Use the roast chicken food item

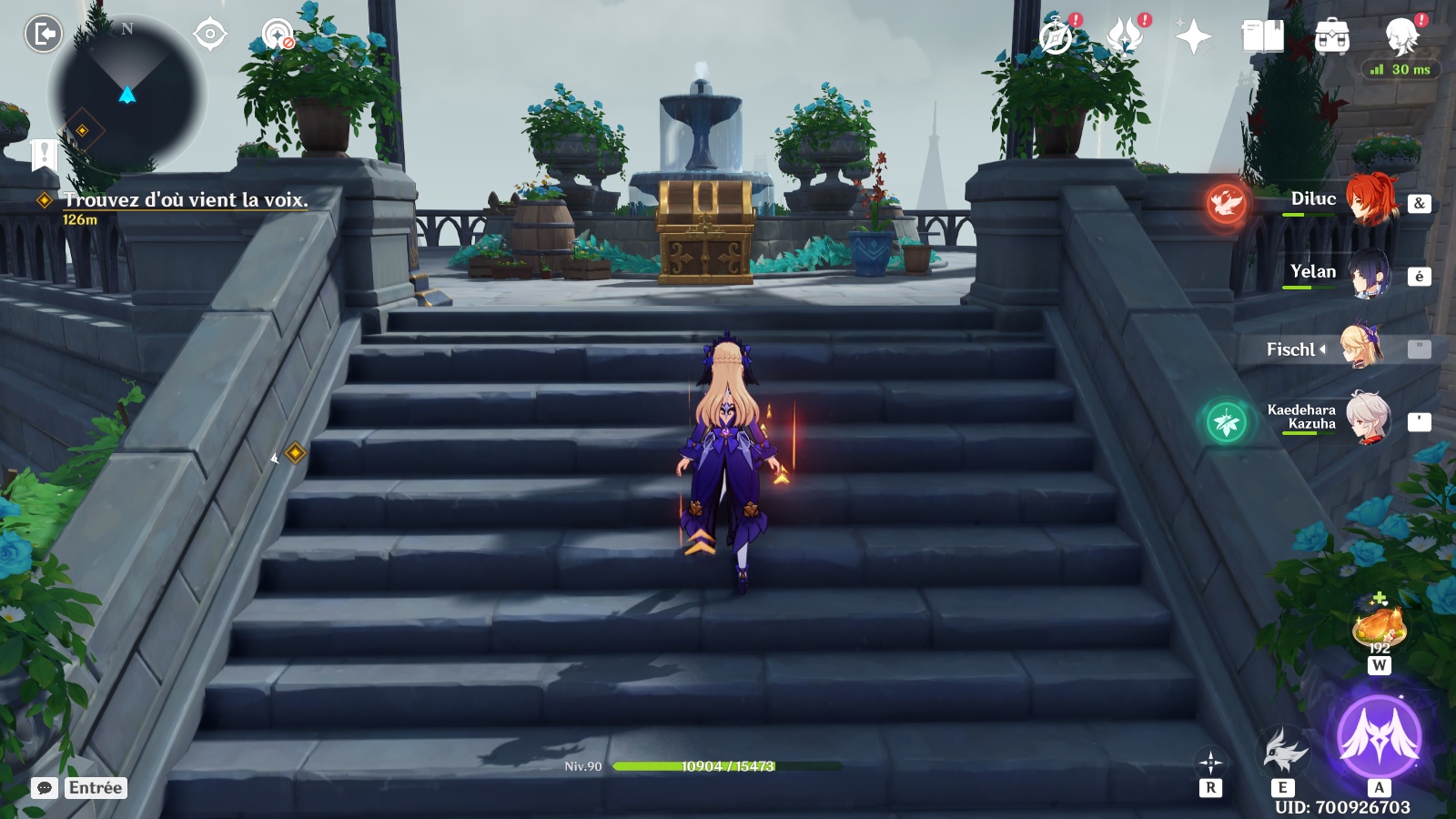click(x=1379, y=626)
